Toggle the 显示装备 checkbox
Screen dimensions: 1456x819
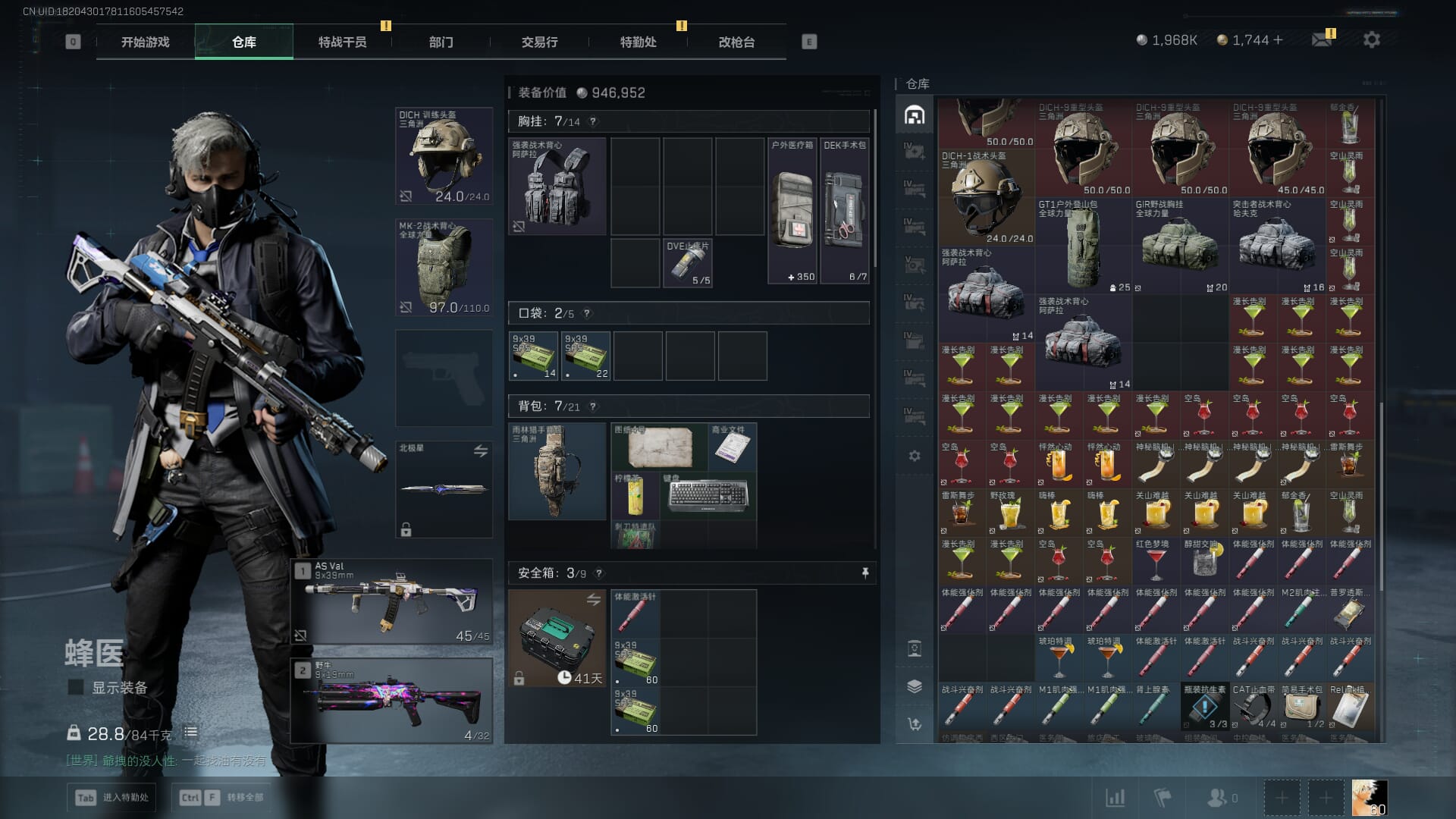pos(76,688)
